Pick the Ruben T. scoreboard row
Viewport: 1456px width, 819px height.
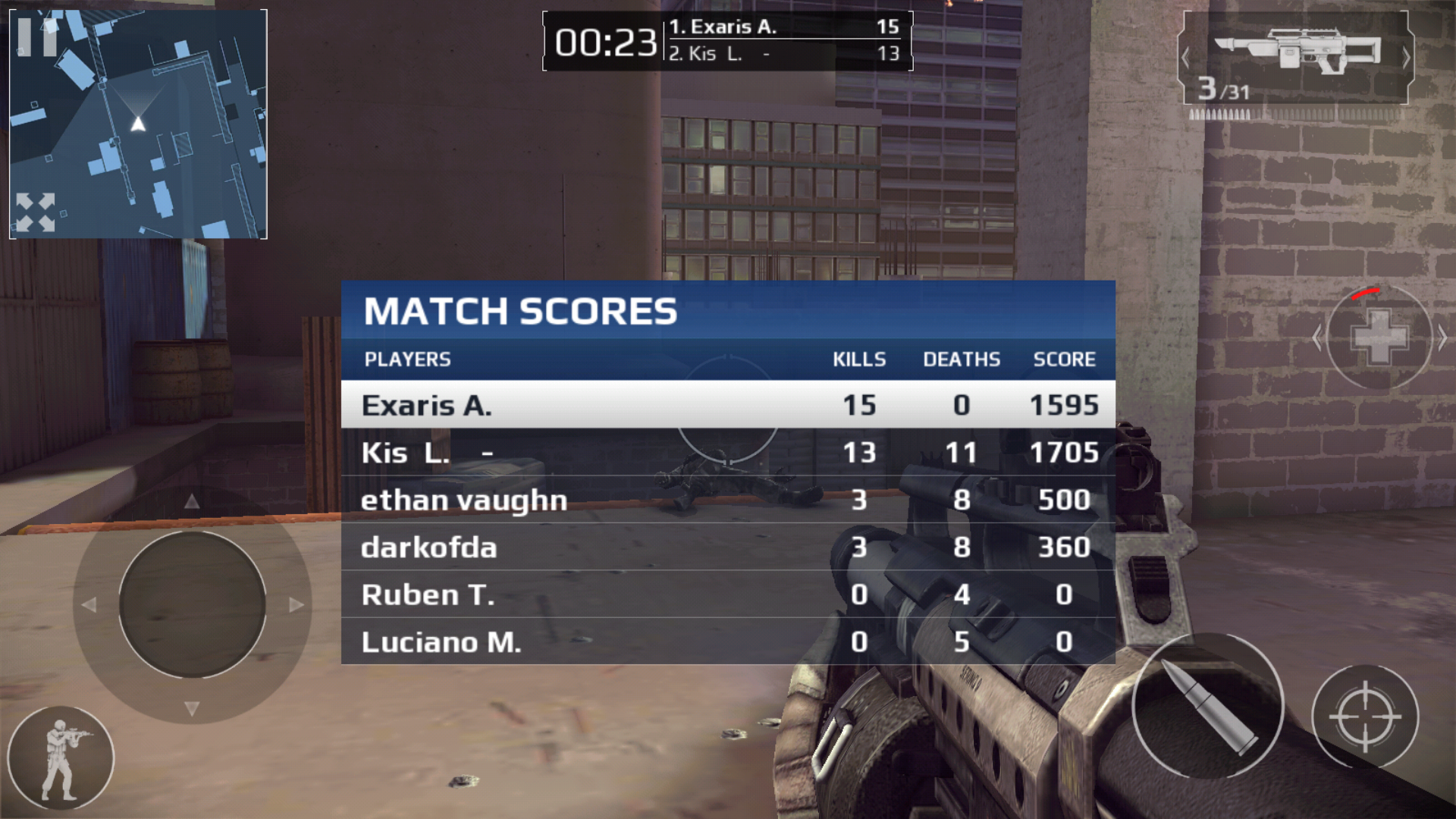coord(728,595)
